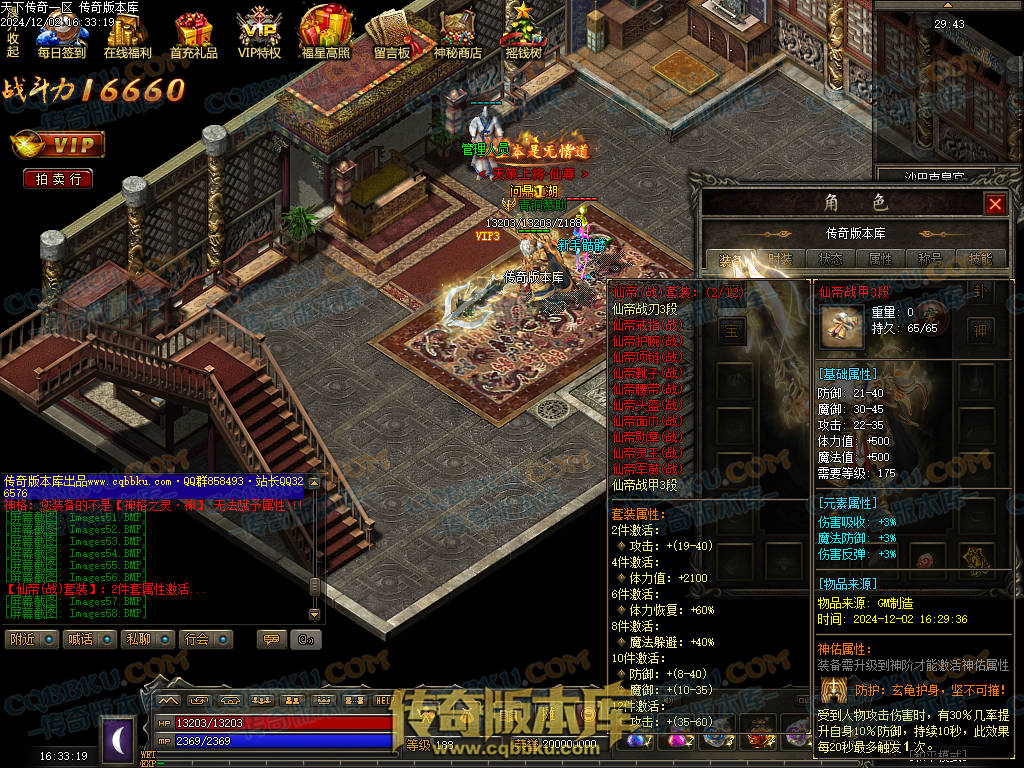This screenshot has height=768, width=1024.
Task: Open the money tree (摇钱树) icon
Action: (523, 36)
